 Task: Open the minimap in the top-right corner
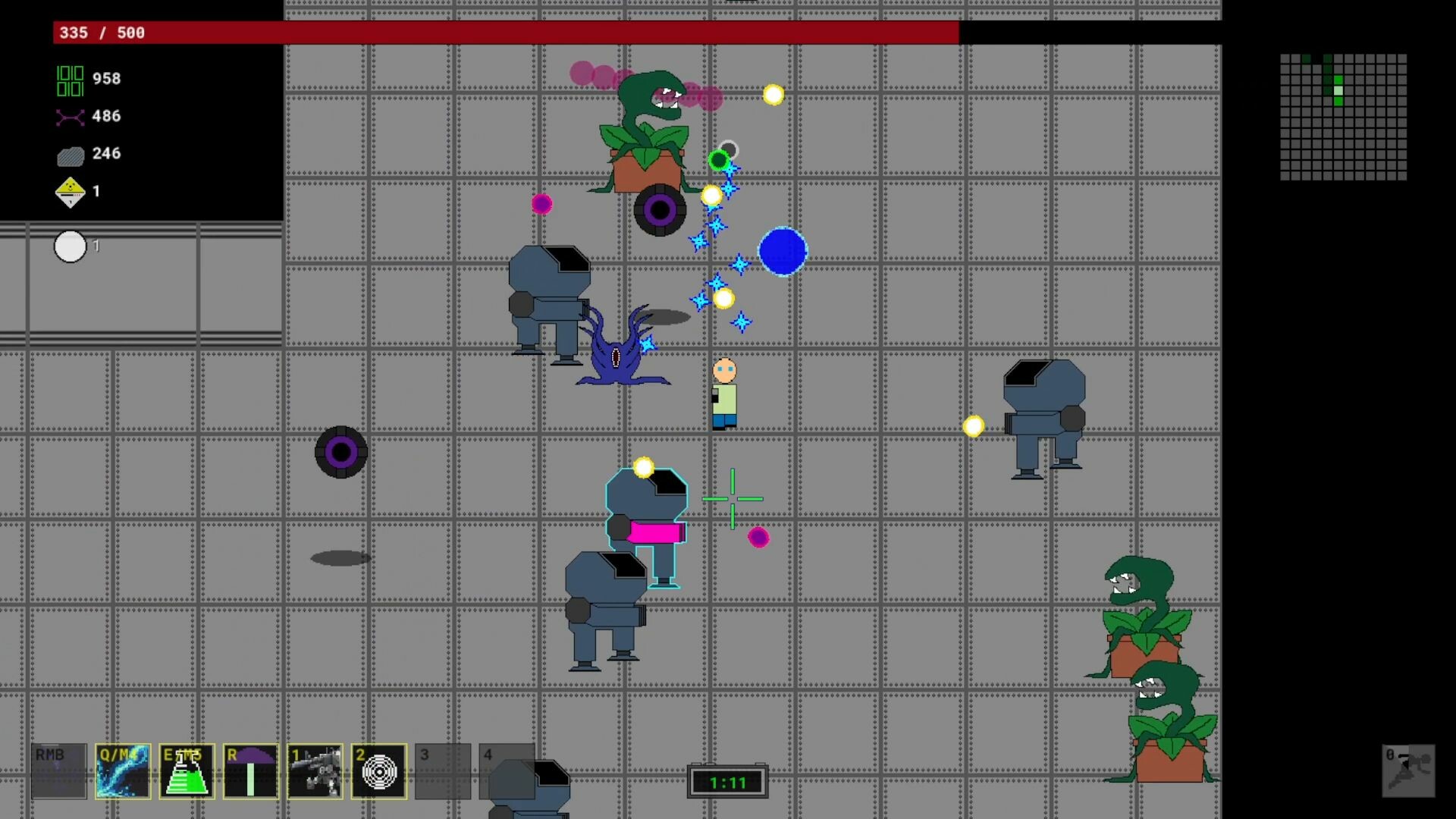[1344, 118]
